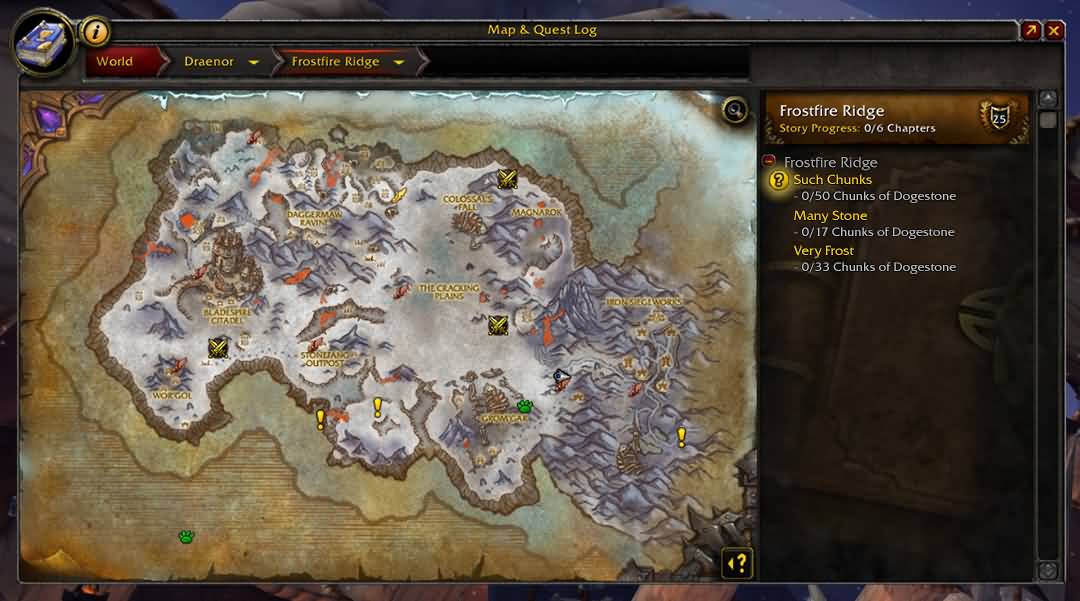Open the Quest Log book icon
Viewport: 1080px width, 601px height.
click(43, 42)
